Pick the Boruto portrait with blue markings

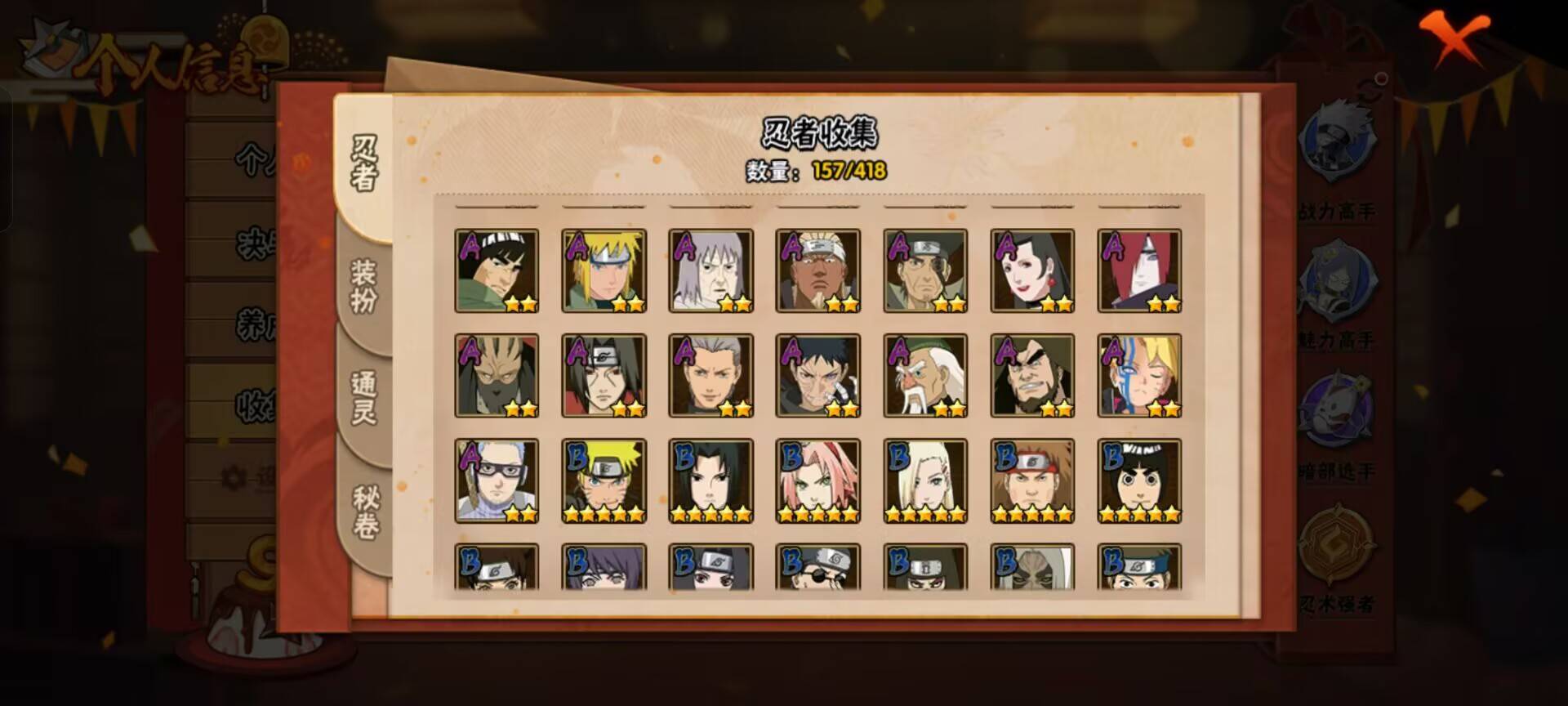1139,375
